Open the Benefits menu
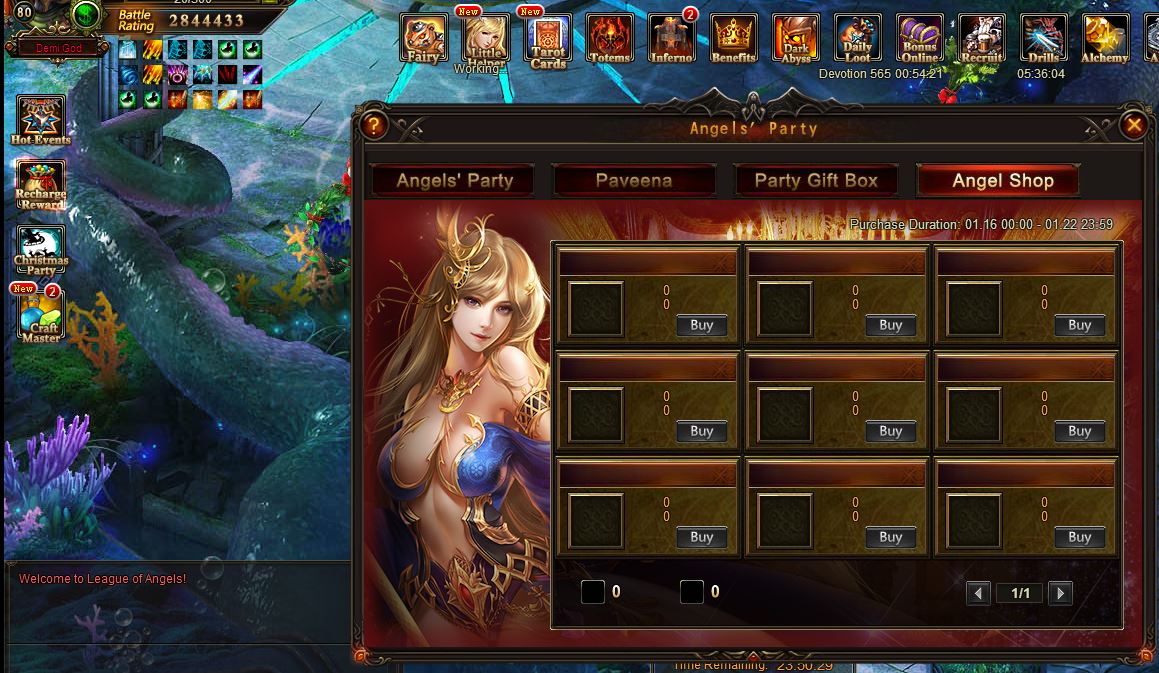This screenshot has height=673, width=1159. (734, 39)
